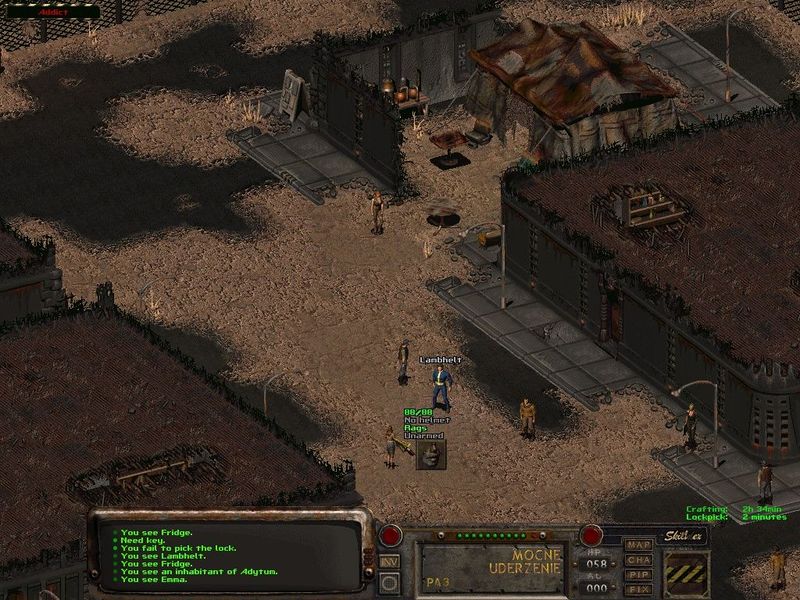The height and width of the screenshot is (600, 800).
Task: Open the world MAP
Action: [x=638, y=546]
